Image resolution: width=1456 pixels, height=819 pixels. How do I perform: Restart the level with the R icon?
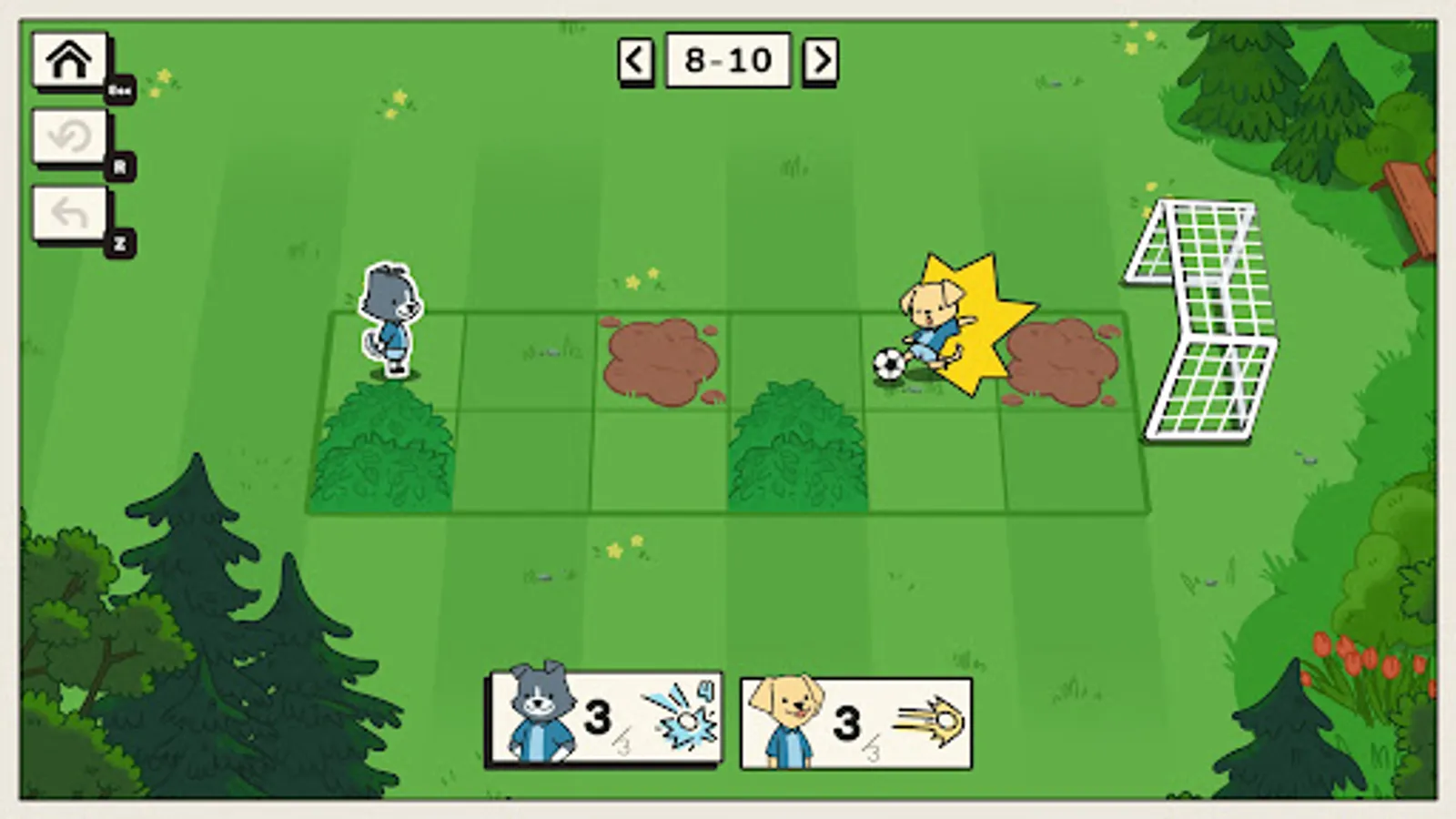(69, 136)
